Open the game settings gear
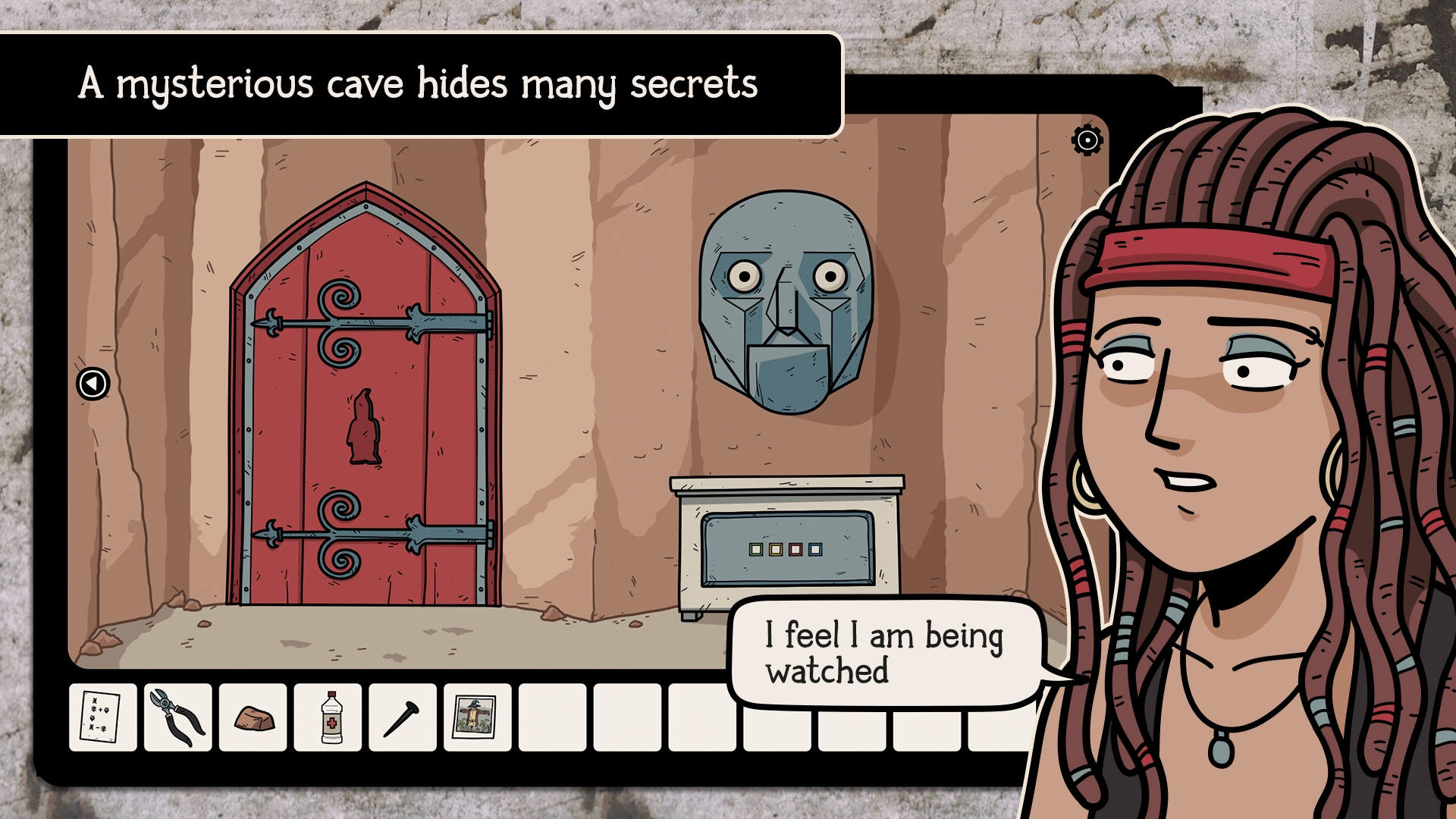The width and height of the screenshot is (1456, 819). coord(1086,139)
